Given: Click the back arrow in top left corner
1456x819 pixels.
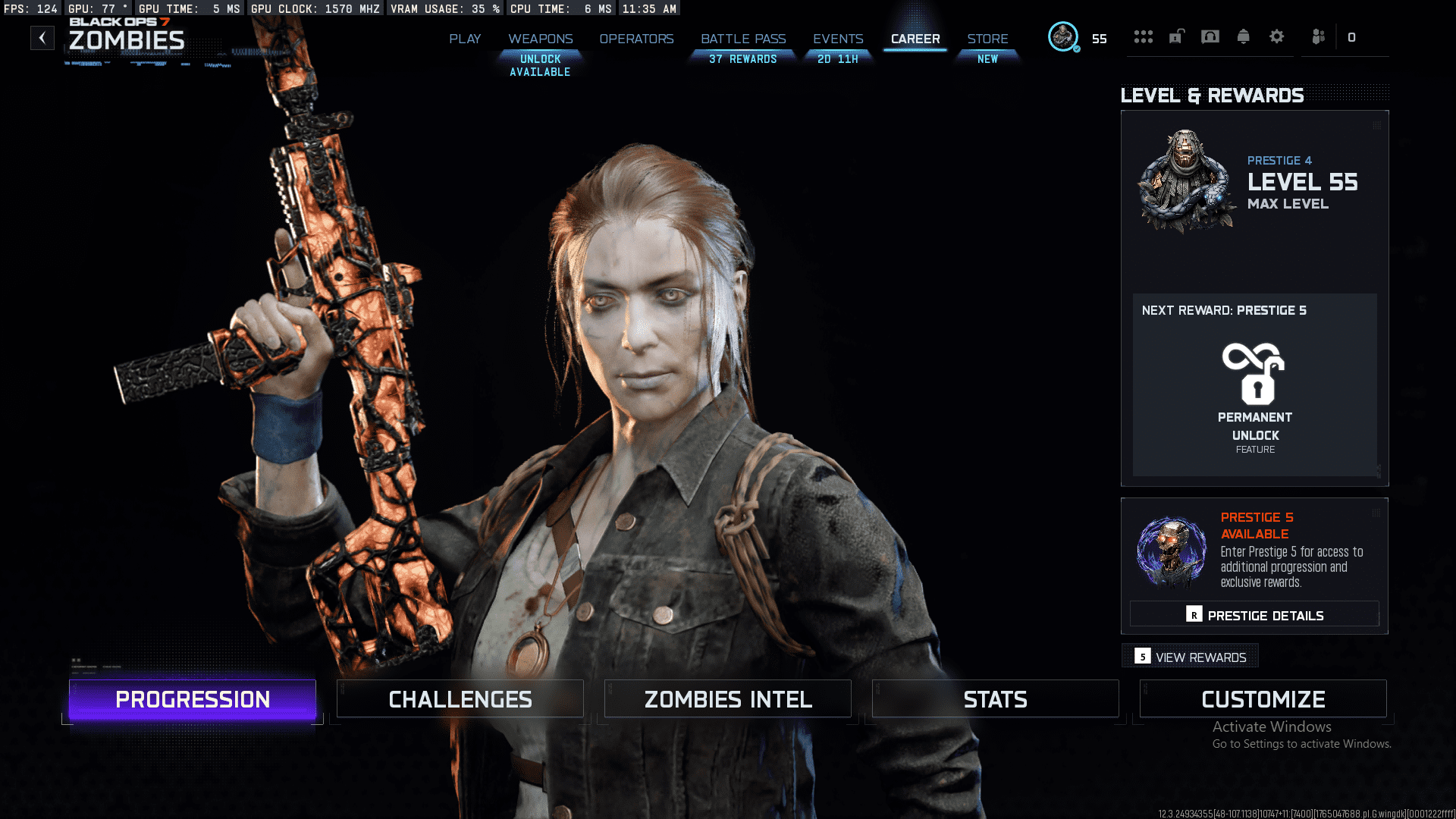Looking at the screenshot, I should (42, 37).
